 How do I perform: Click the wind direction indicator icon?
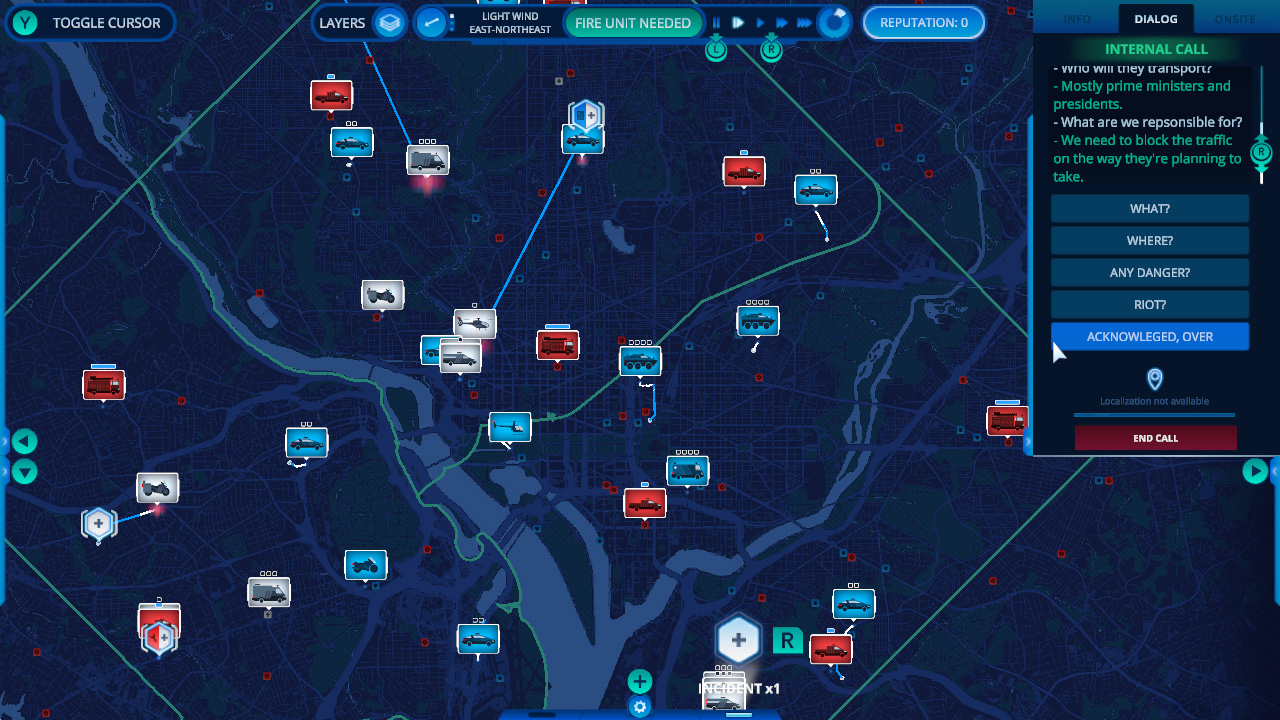click(432, 22)
